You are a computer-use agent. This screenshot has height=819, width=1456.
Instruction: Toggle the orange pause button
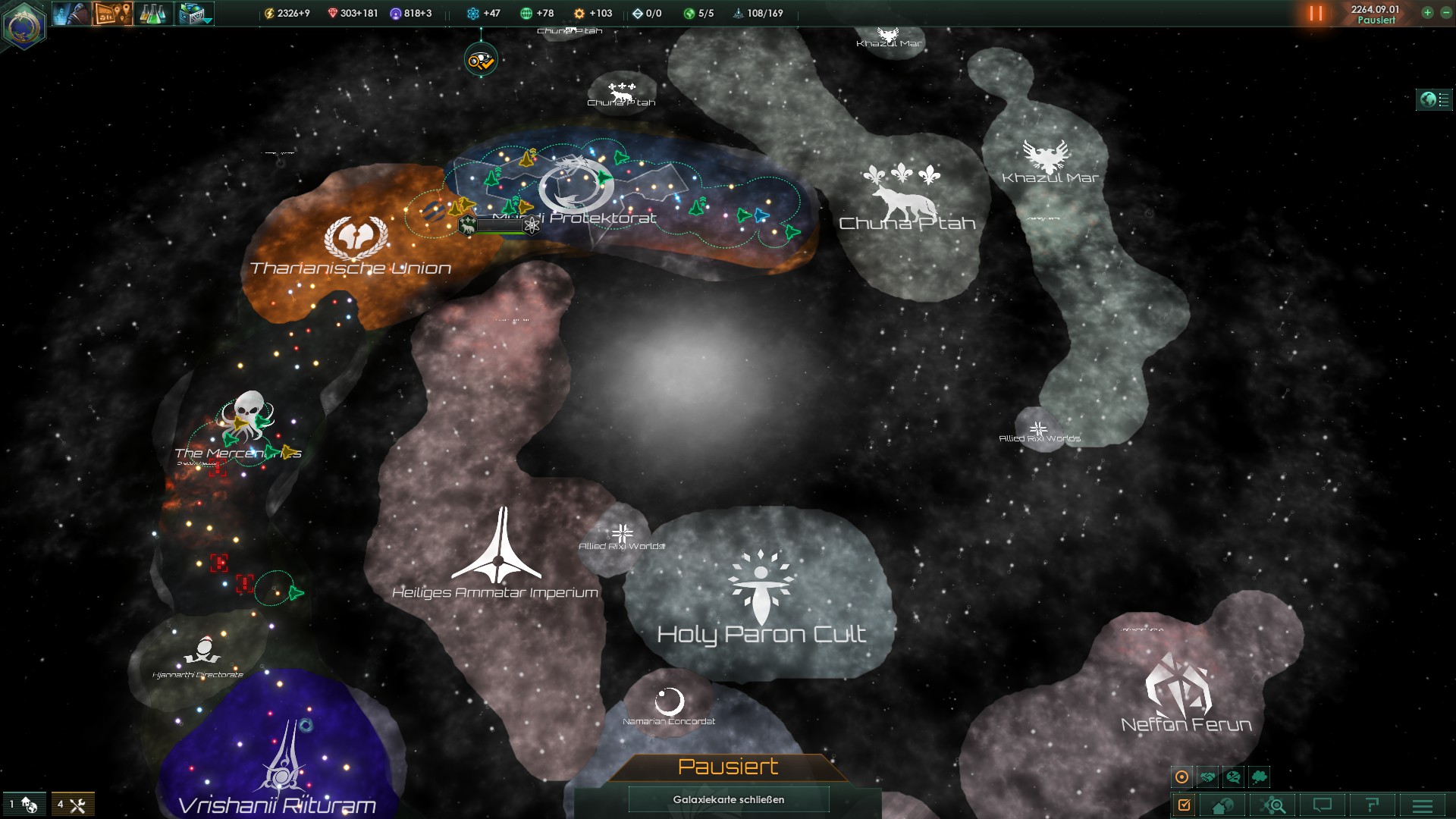point(1316,13)
